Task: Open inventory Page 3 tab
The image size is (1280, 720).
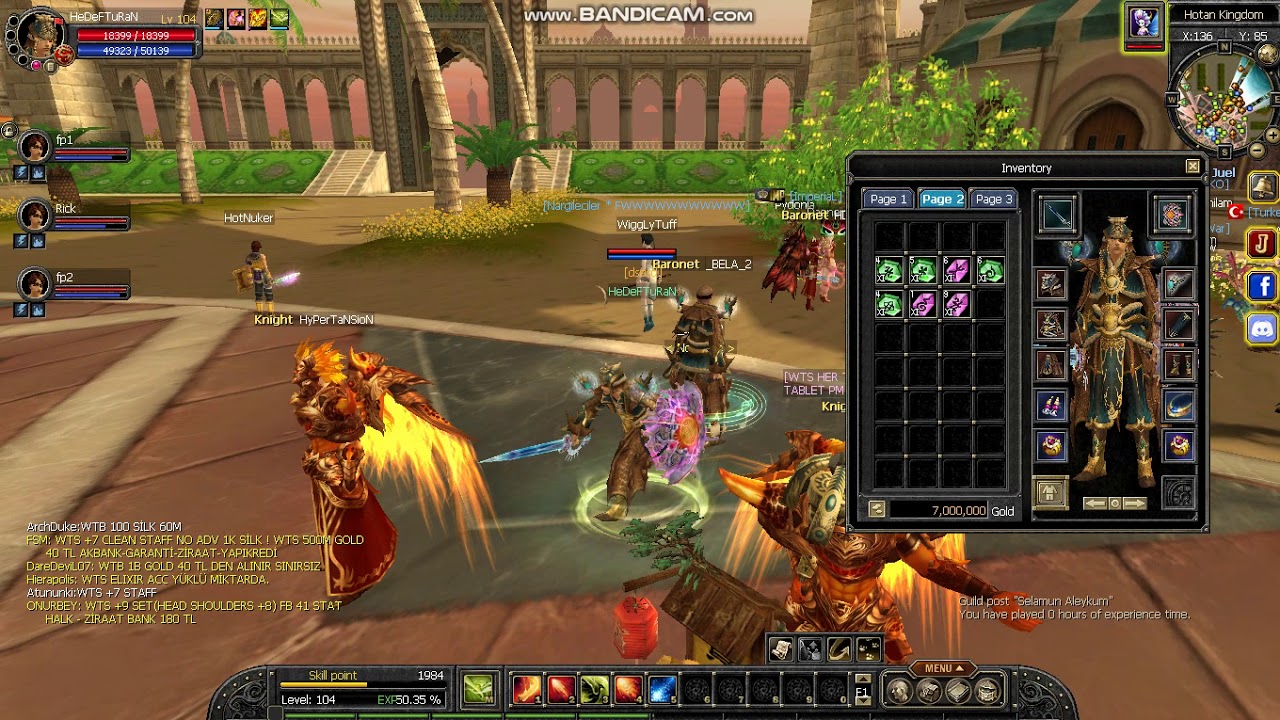Action: 993,199
